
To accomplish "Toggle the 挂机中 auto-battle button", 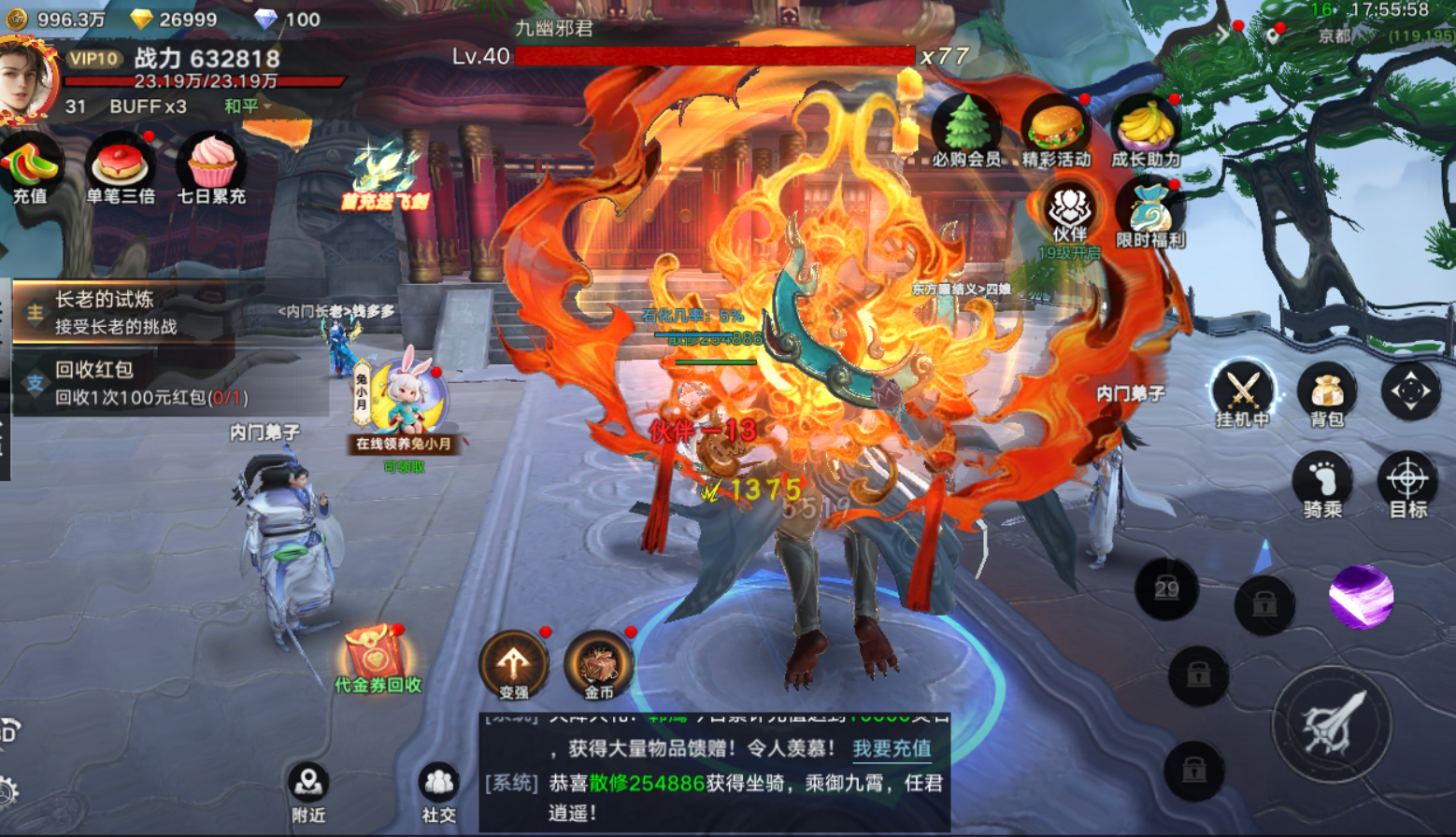I will pyautogui.click(x=1242, y=392).
